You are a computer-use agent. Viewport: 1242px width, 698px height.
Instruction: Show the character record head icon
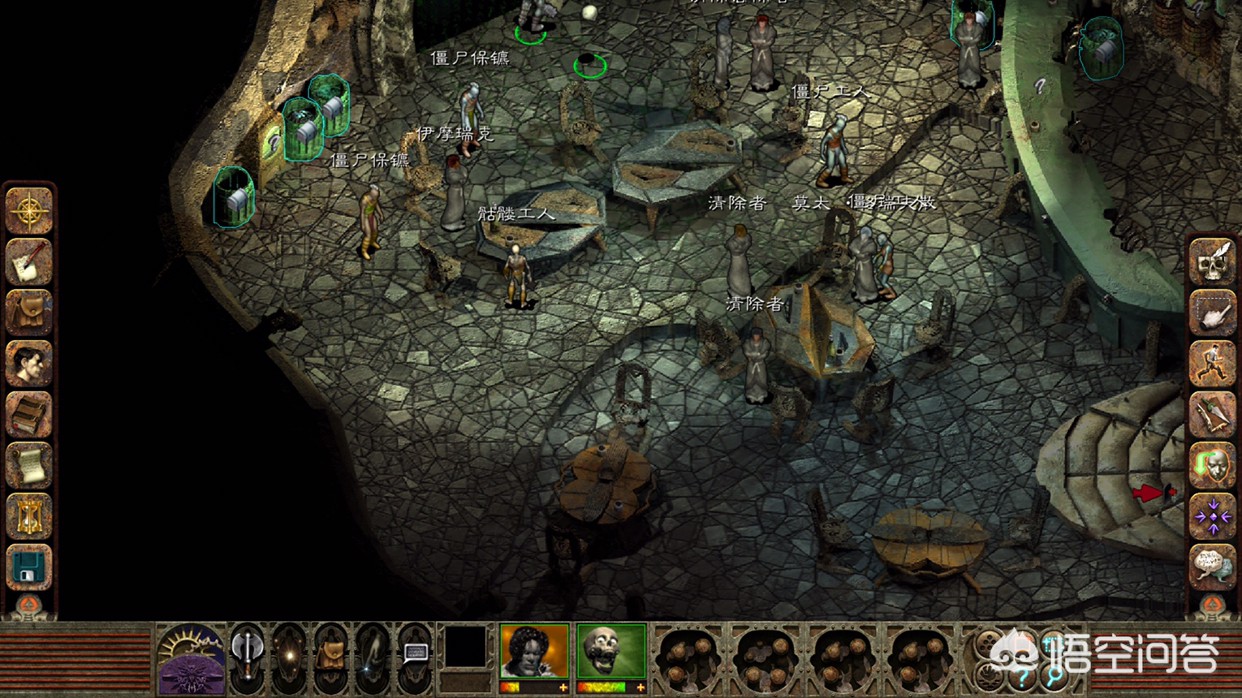click(29, 364)
